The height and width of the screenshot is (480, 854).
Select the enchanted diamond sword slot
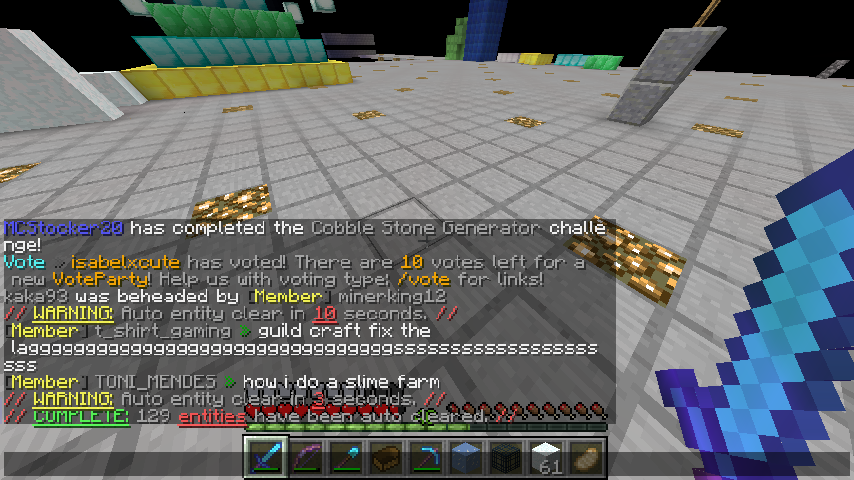pyautogui.click(x=267, y=458)
